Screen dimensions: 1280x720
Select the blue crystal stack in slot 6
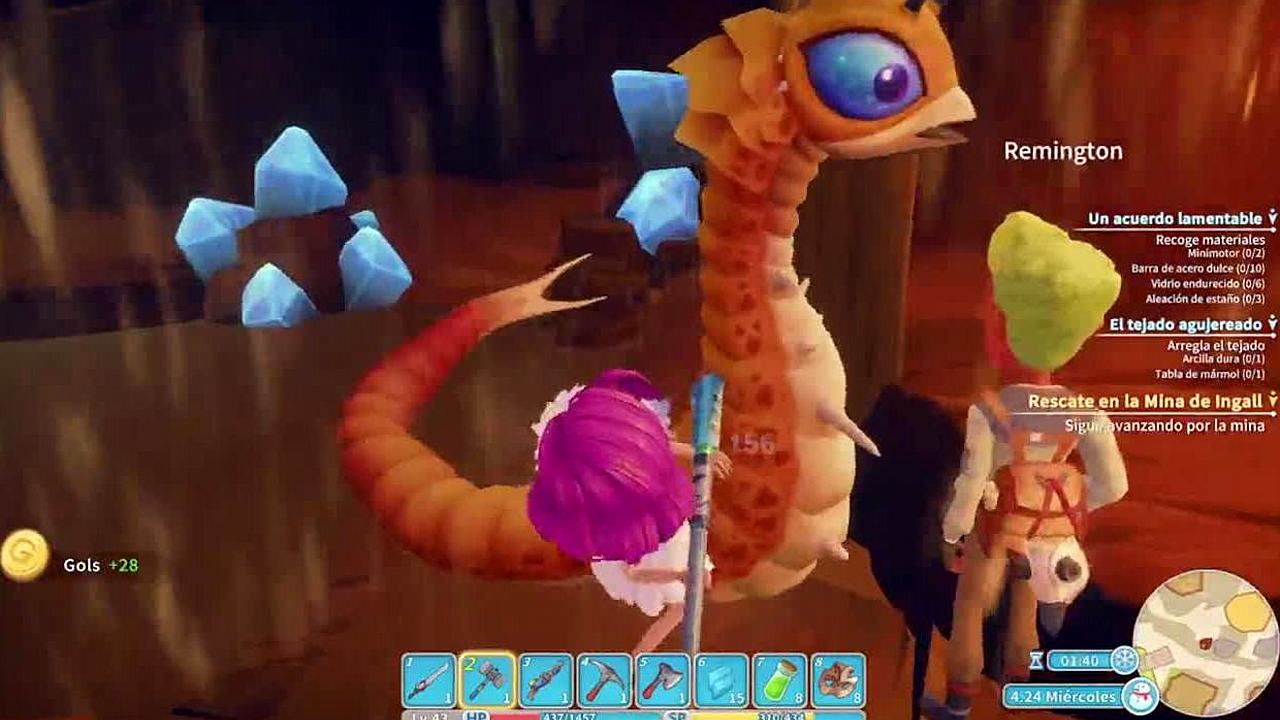[721, 680]
